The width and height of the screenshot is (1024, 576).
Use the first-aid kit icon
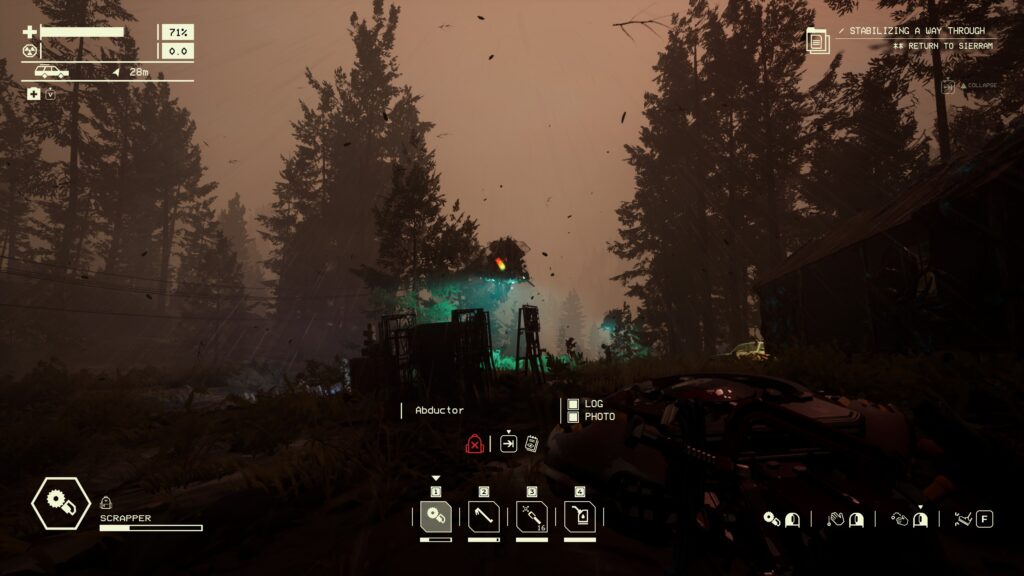click(34, 94)
